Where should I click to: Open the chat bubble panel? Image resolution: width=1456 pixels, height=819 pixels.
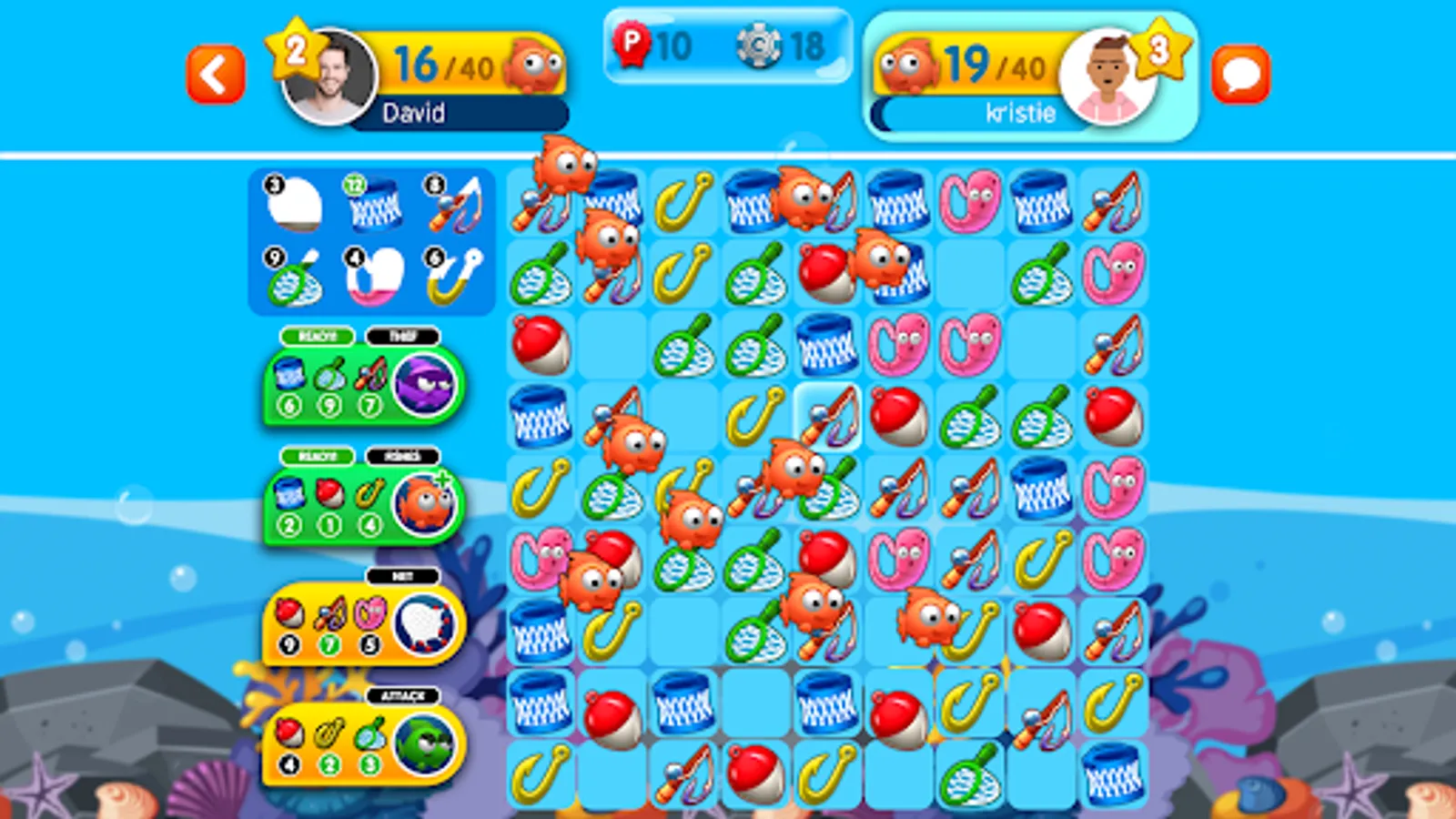coord(1241,71)
